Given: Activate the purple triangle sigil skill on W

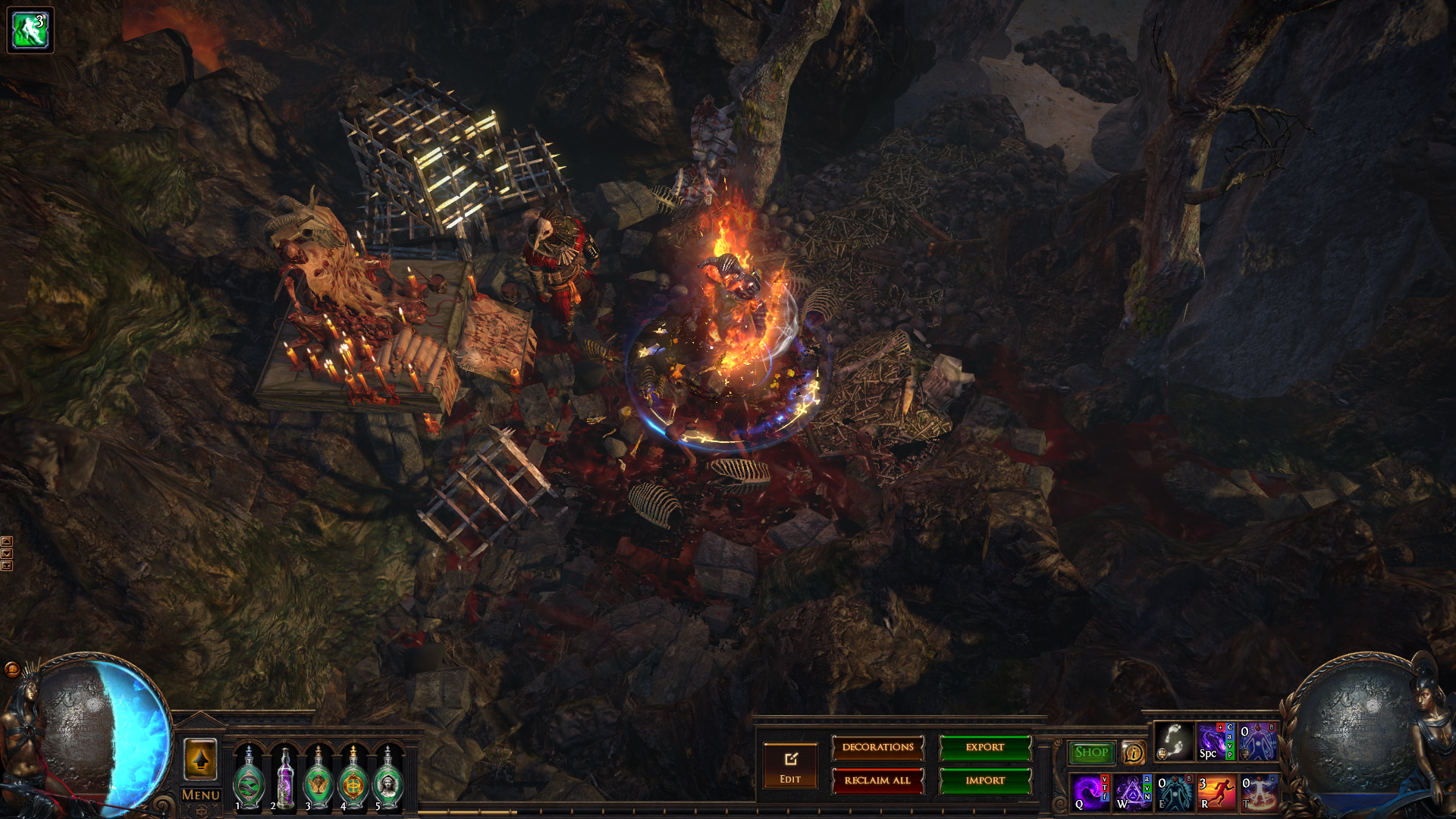Looking at the screenshot, I should coord(1133,792).
